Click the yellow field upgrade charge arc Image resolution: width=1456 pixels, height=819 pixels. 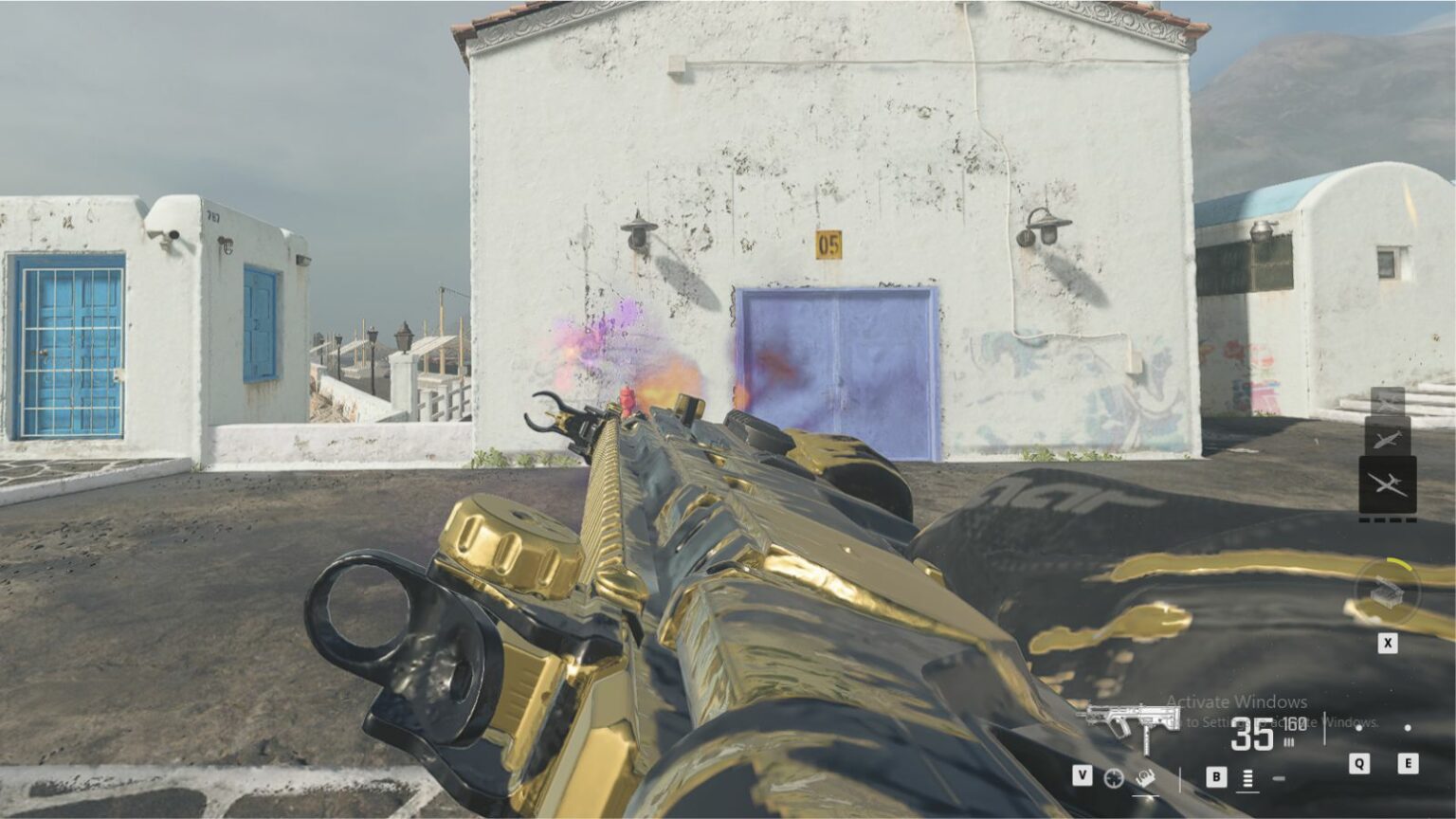click(x=1398, y=563)
